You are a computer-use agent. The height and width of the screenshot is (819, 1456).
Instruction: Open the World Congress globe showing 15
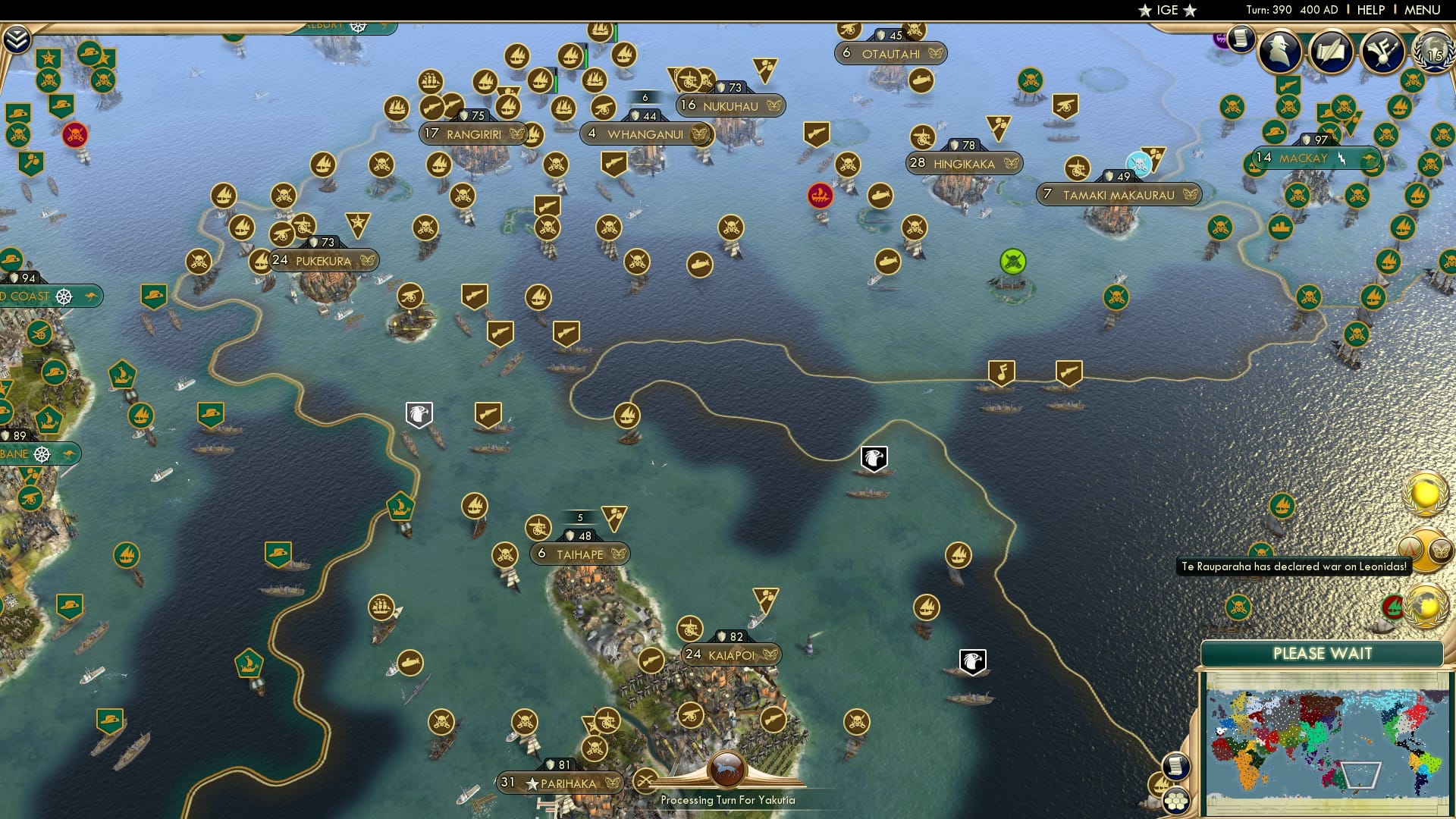point(1432,53)
